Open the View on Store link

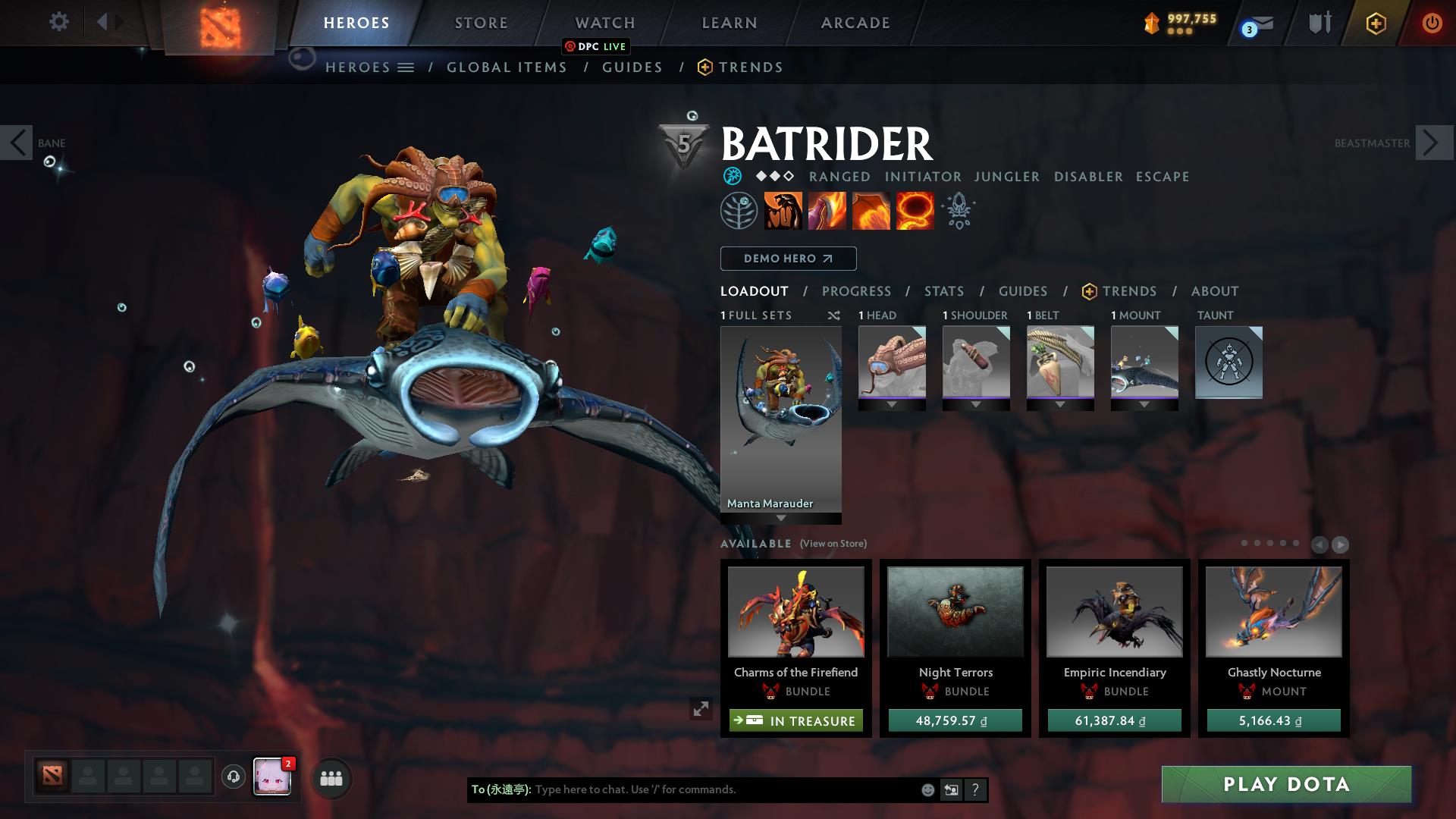tap(834, 544)
